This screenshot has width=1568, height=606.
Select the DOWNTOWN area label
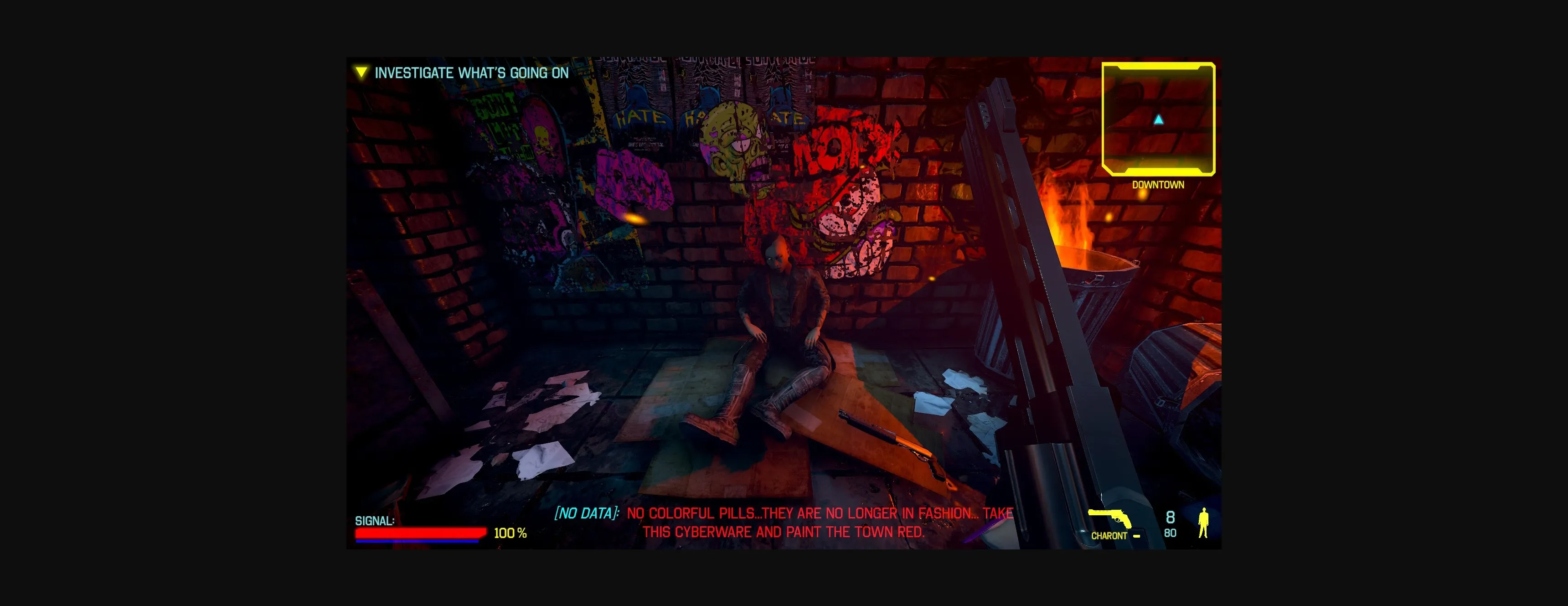1157,184
